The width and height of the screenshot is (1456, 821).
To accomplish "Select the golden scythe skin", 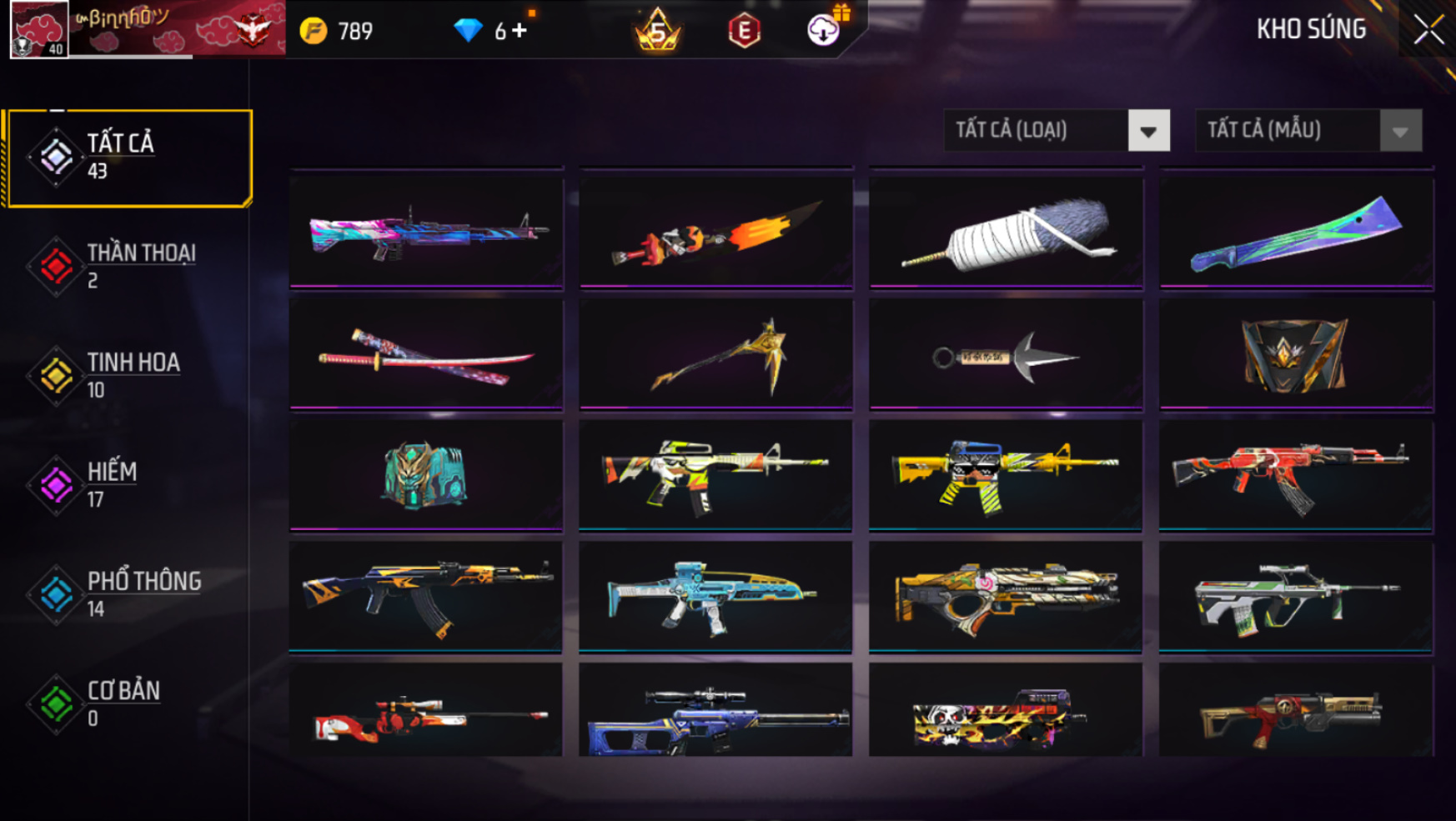I will pyautogui.click(x=715, y=356).
